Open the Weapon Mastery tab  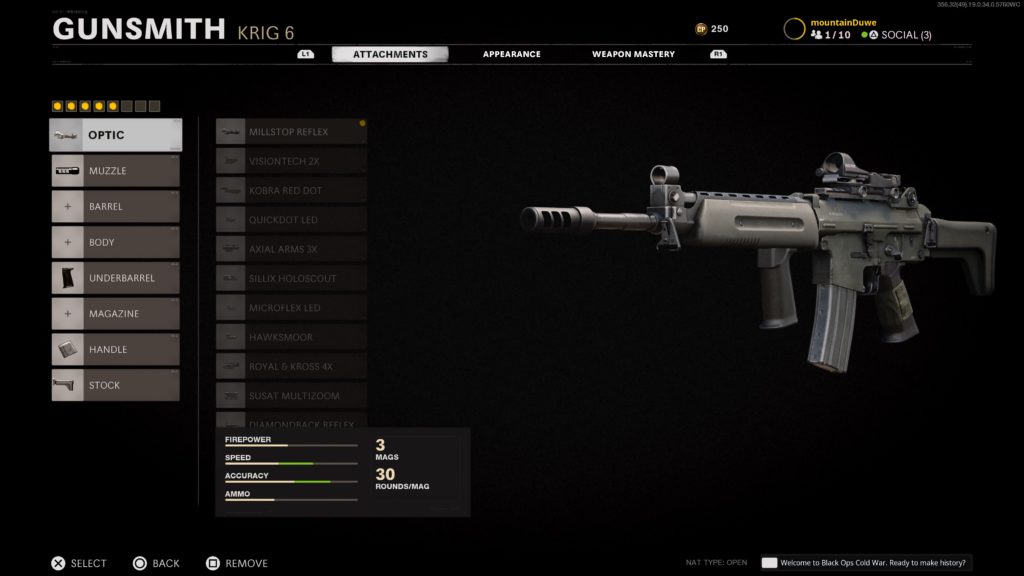tap(633, 54)
